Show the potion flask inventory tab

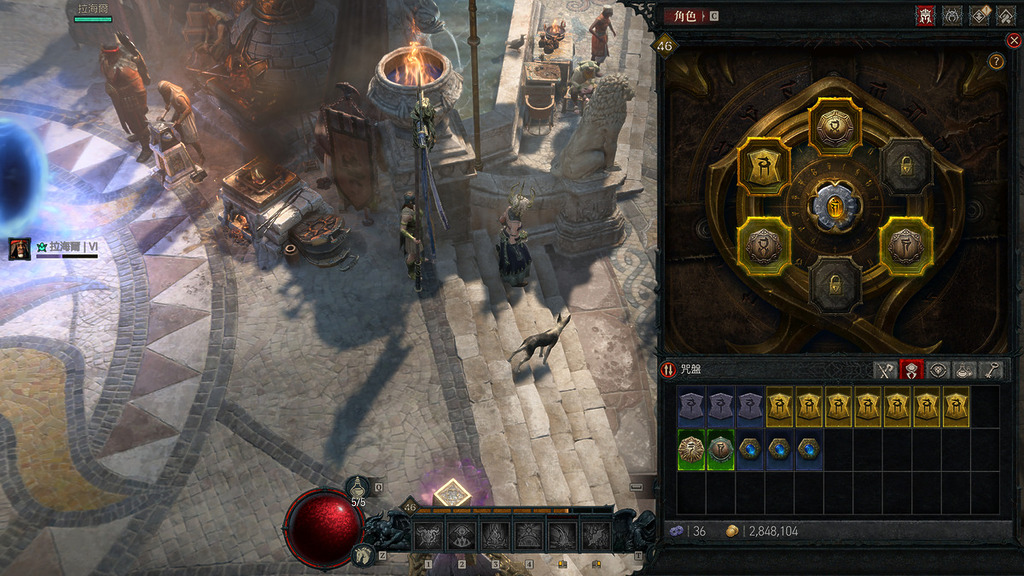tap(963, 370)
